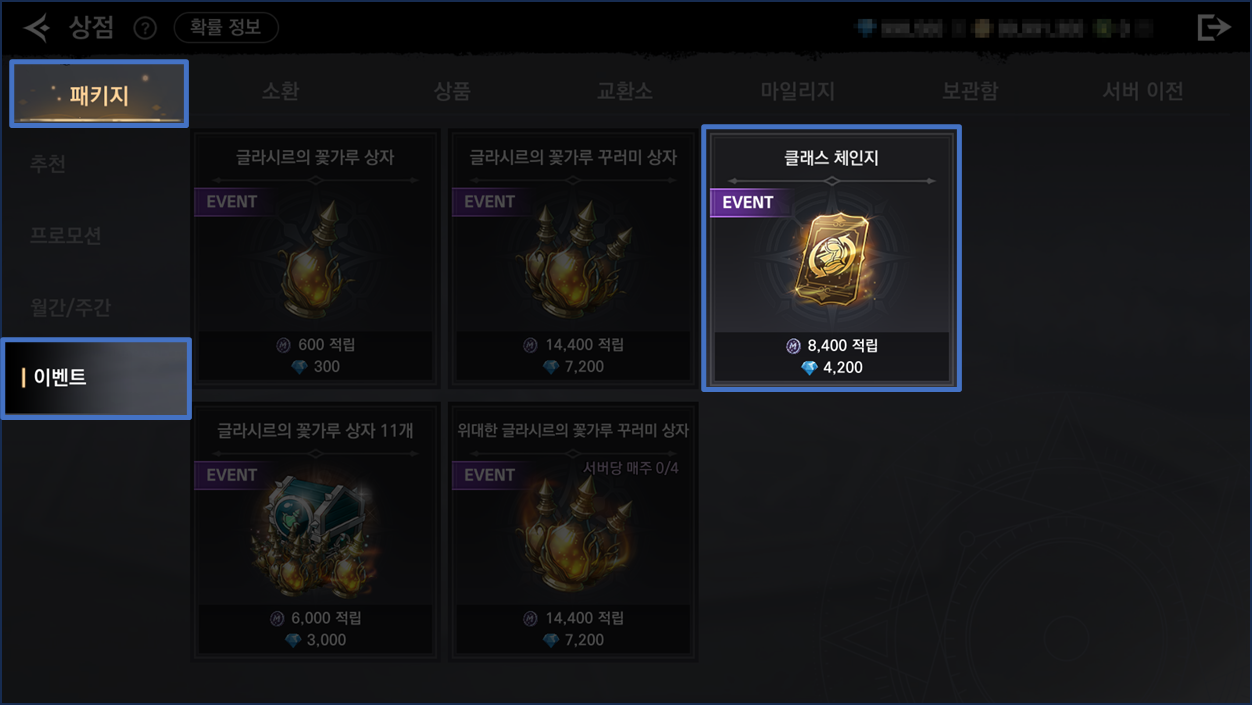Choose the 월간/주간 category

coord(70,307)
